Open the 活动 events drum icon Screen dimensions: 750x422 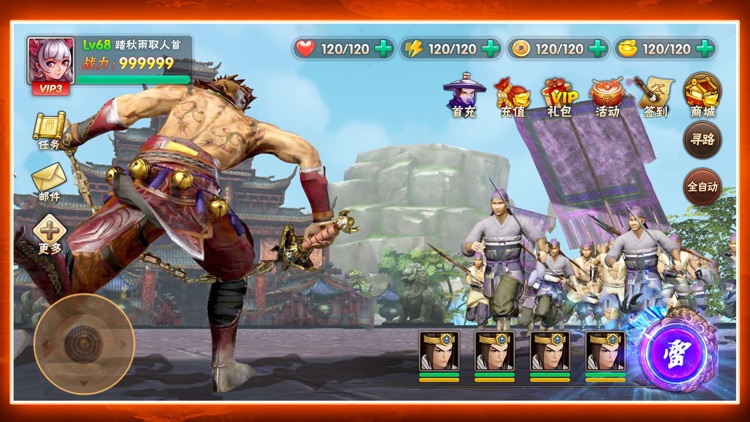click(x=607, y=96)
